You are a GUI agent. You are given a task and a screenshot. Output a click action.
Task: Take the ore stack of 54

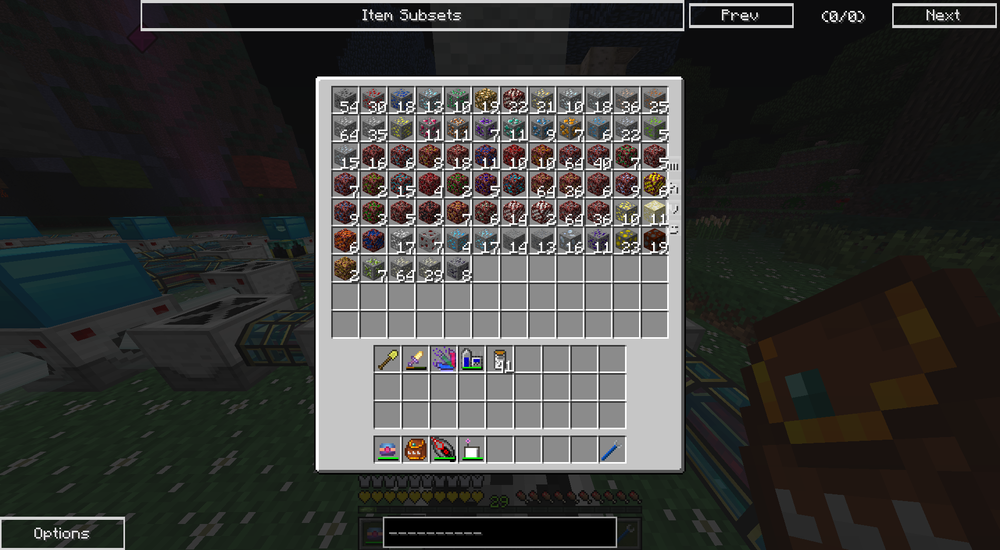[x=346, y=100]
